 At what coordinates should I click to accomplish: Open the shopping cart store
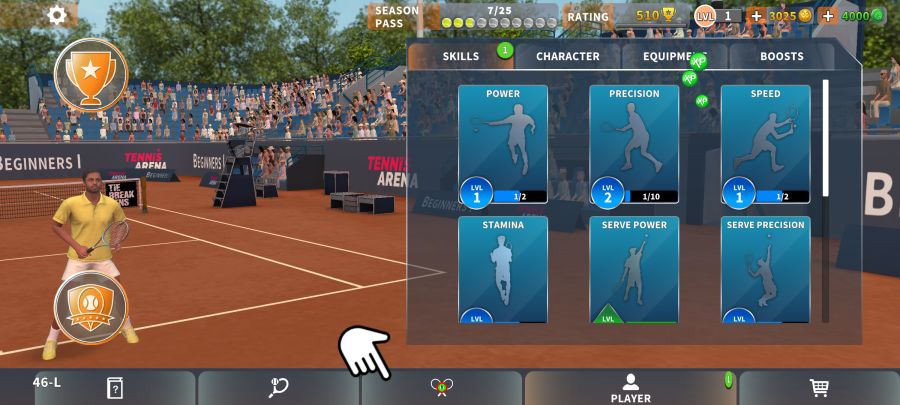point(819,388)
